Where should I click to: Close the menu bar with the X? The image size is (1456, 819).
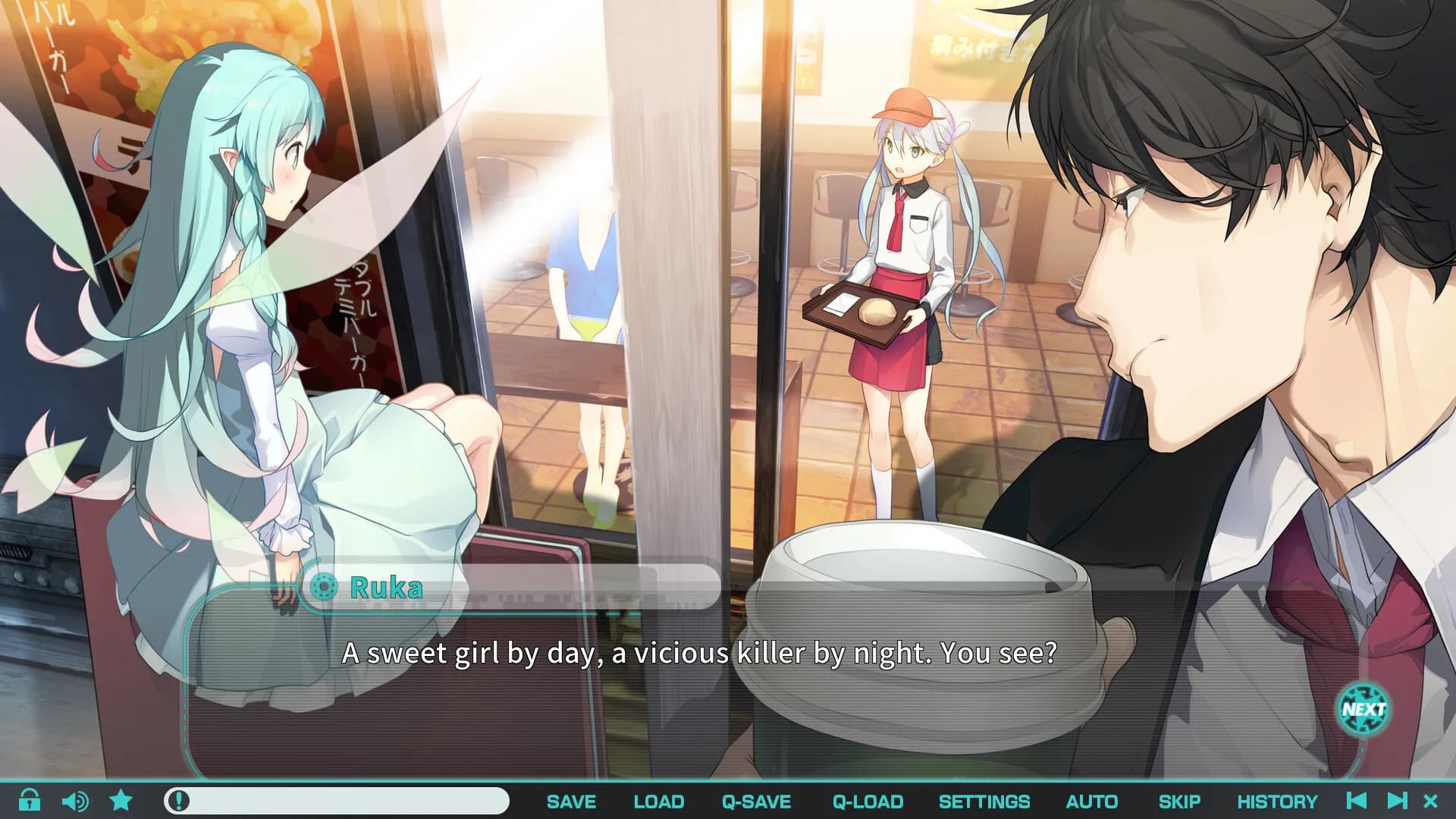point(1431,801)
